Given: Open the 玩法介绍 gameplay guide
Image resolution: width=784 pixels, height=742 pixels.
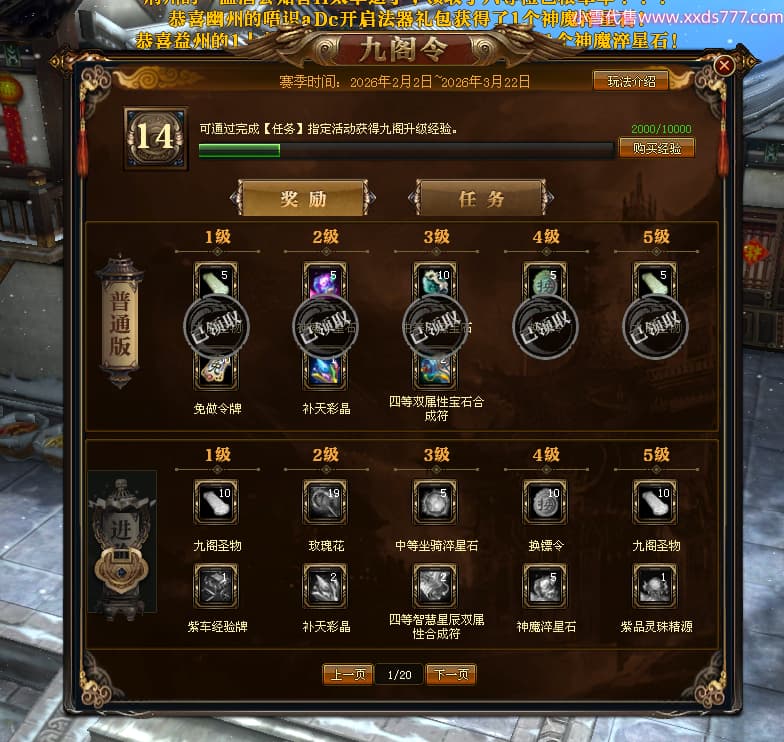Looking at the screenshot, I should coord(630,81).
